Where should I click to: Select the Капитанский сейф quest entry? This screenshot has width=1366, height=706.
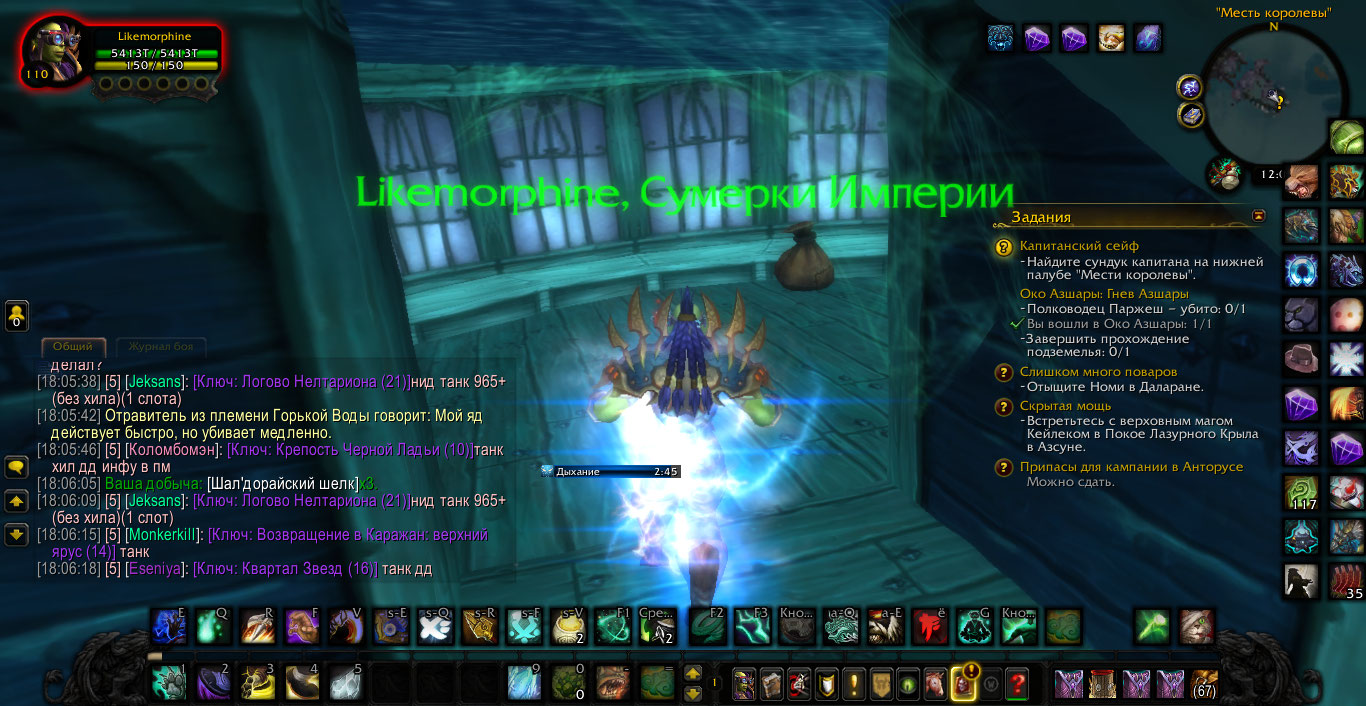1079,246
